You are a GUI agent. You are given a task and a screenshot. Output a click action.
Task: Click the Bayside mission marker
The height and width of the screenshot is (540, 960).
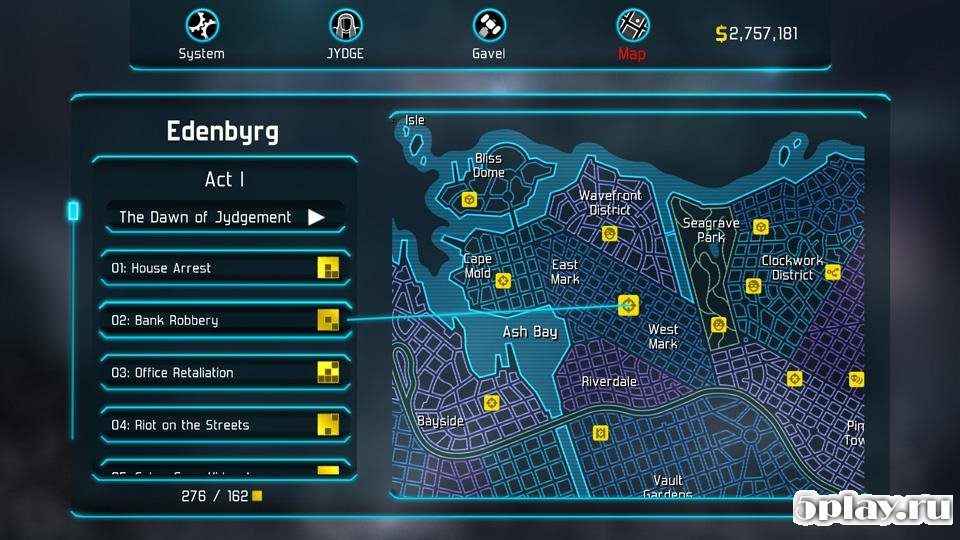[x=491, y=403]
